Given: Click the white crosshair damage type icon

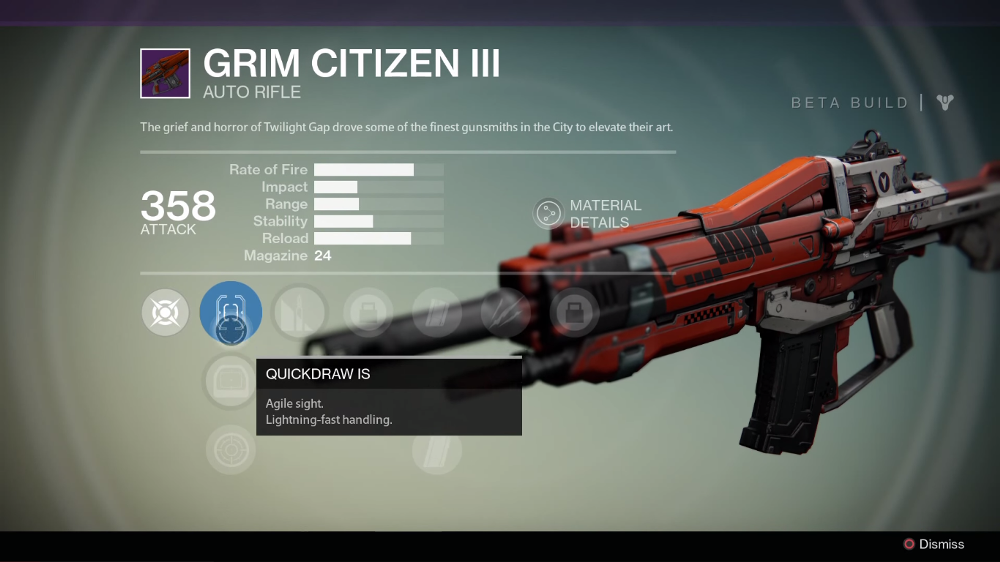Looking at the screenshot, I should (165, 313).
